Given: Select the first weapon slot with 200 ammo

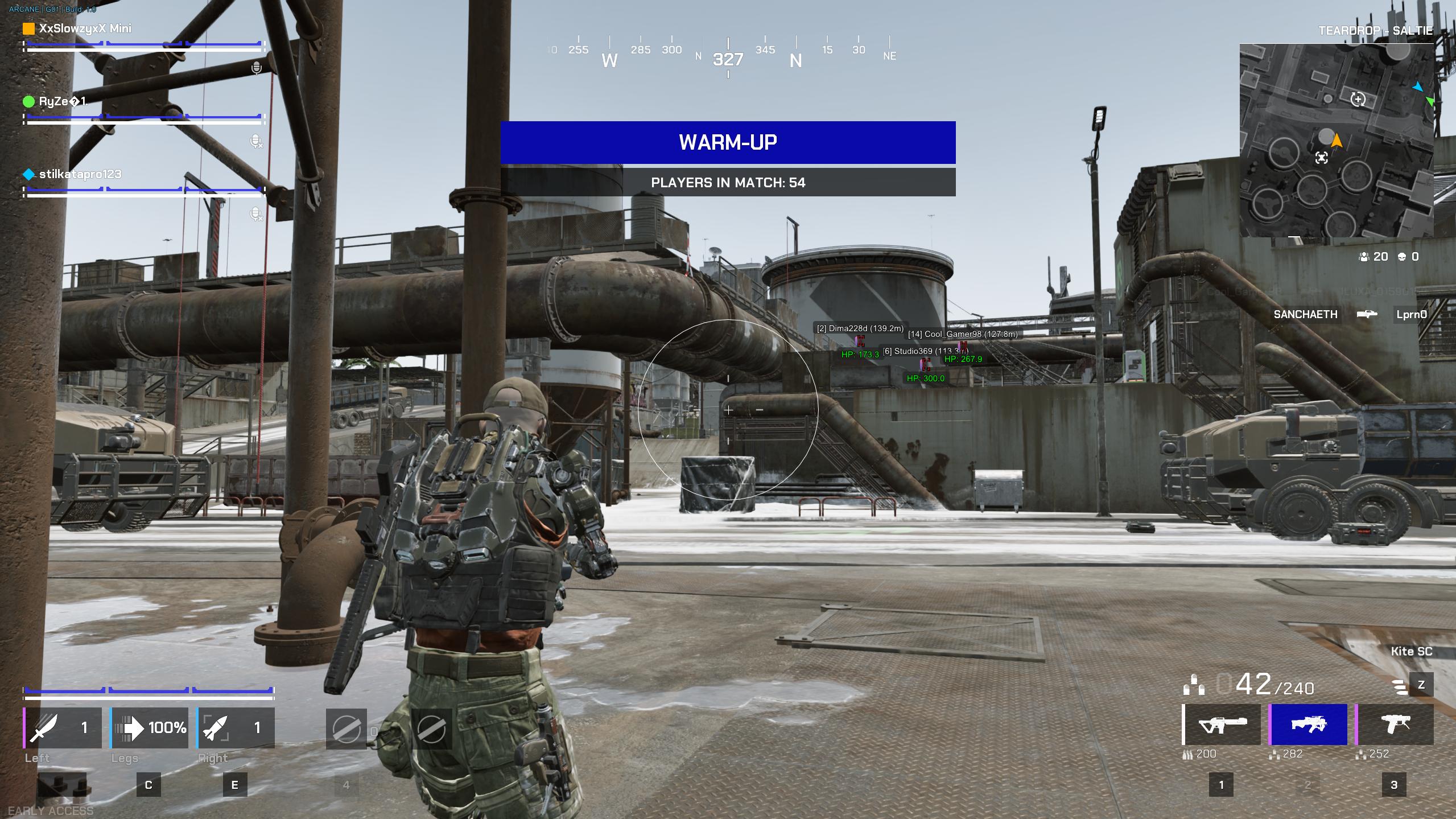Looking at the screenshot, I should pos(1222,725).
